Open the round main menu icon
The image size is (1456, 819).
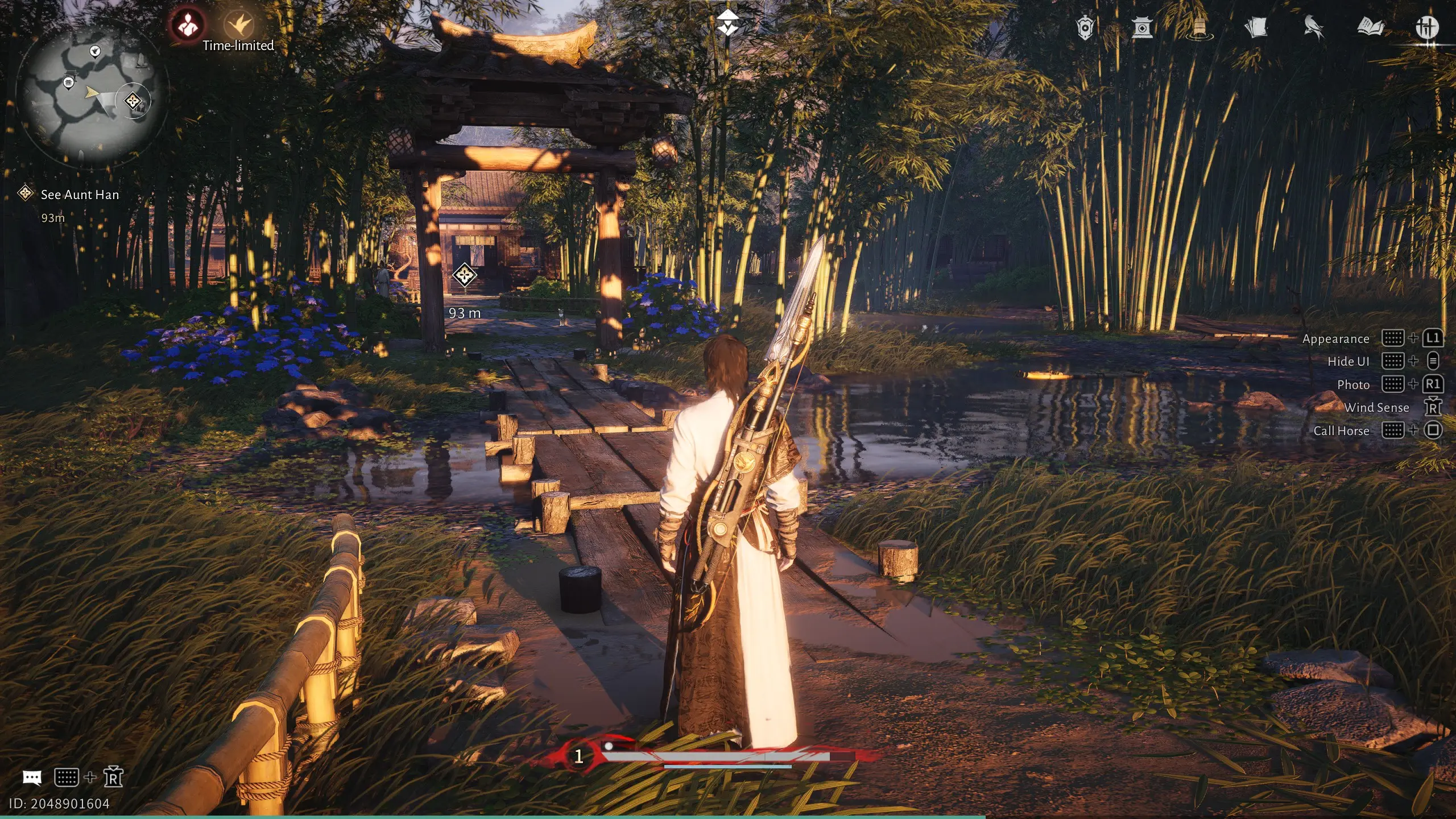click(1427, 27)
